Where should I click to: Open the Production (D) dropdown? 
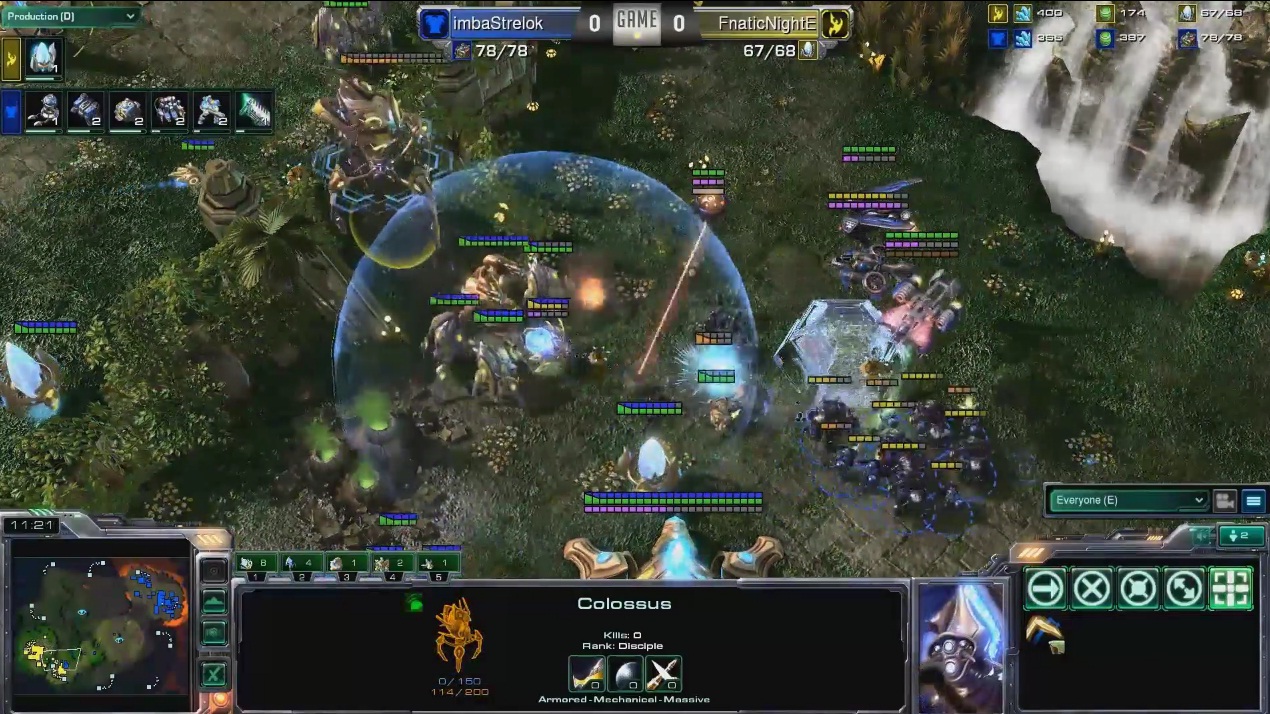(x=70, y=16)
